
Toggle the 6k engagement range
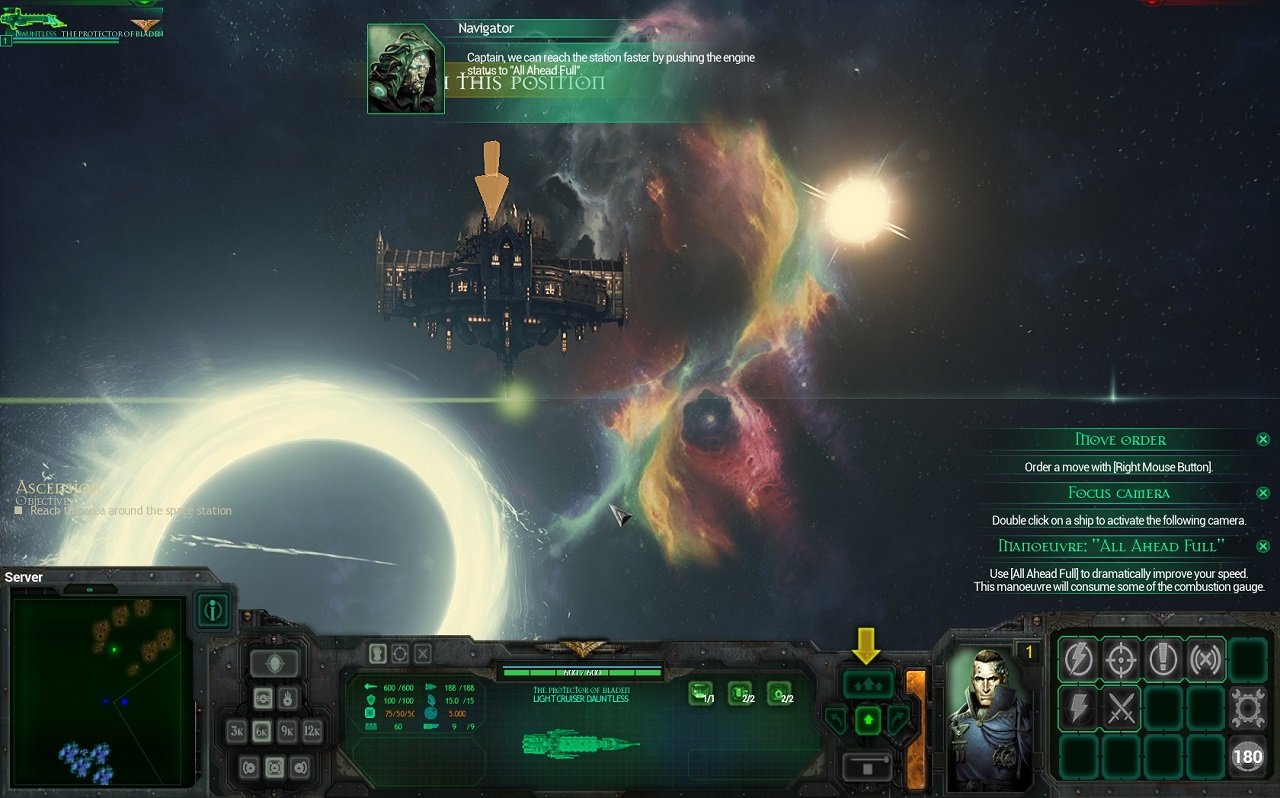coord(263,730)
